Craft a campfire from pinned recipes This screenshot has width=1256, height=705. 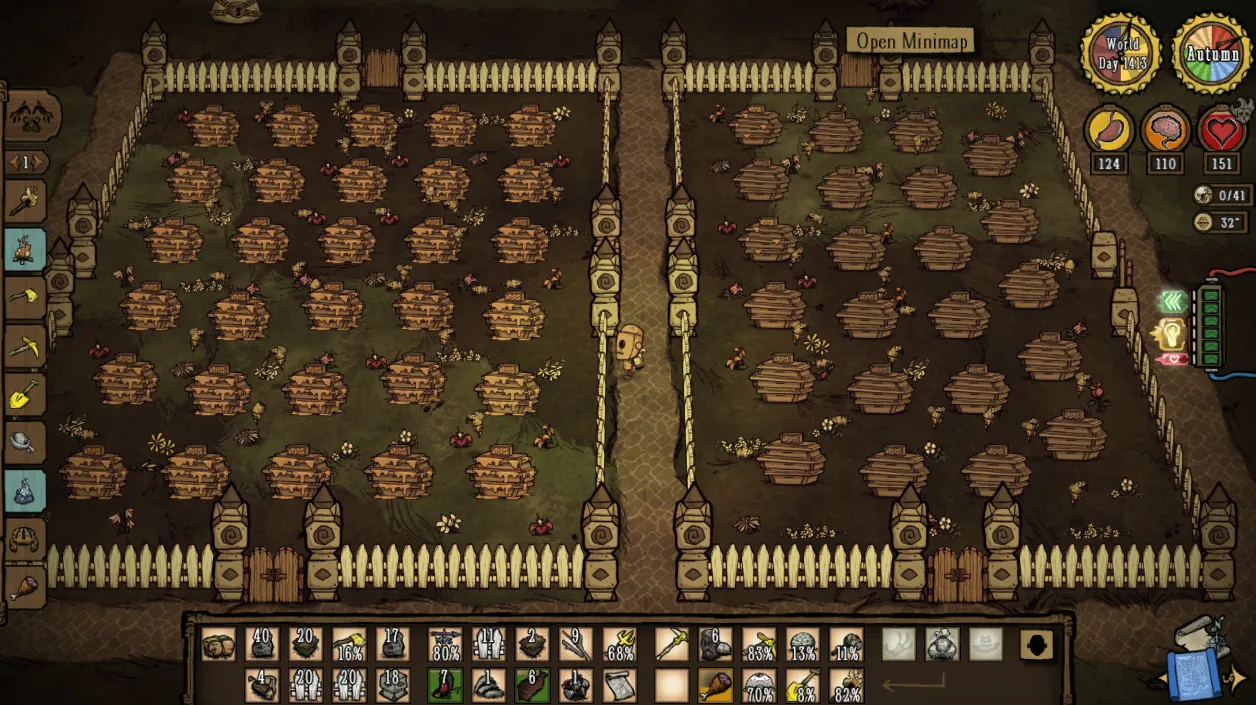(x=25, y=250)
